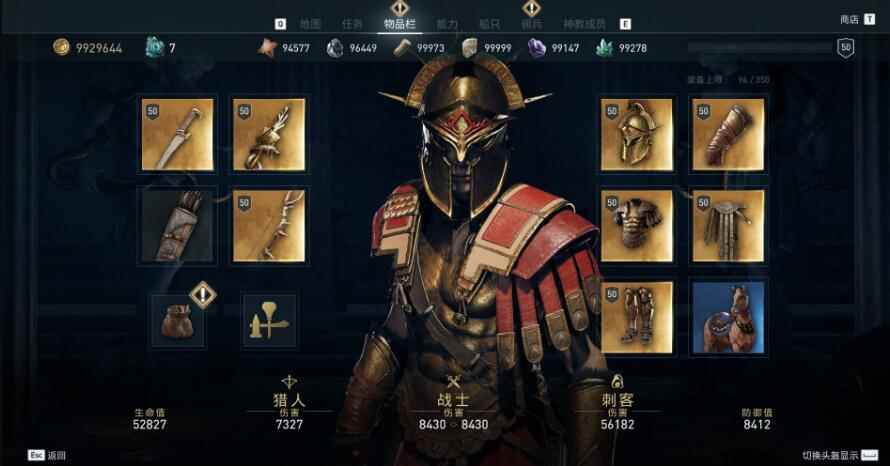Show the 神教成员 (Cultists) tab
This screenshot has height=466, width=890.
click(x=586, y=24)
